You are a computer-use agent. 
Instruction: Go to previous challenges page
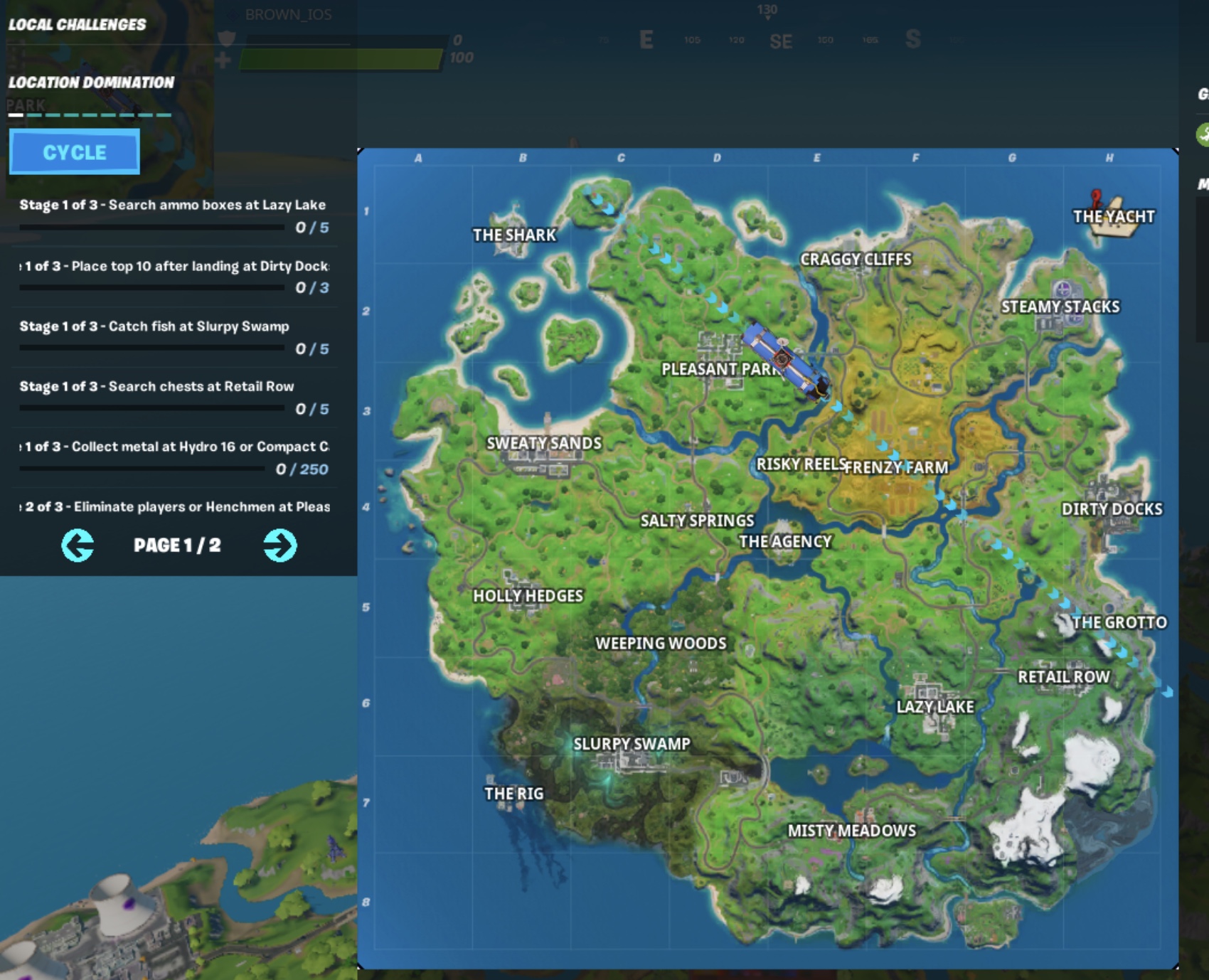[x=78, y=545]
